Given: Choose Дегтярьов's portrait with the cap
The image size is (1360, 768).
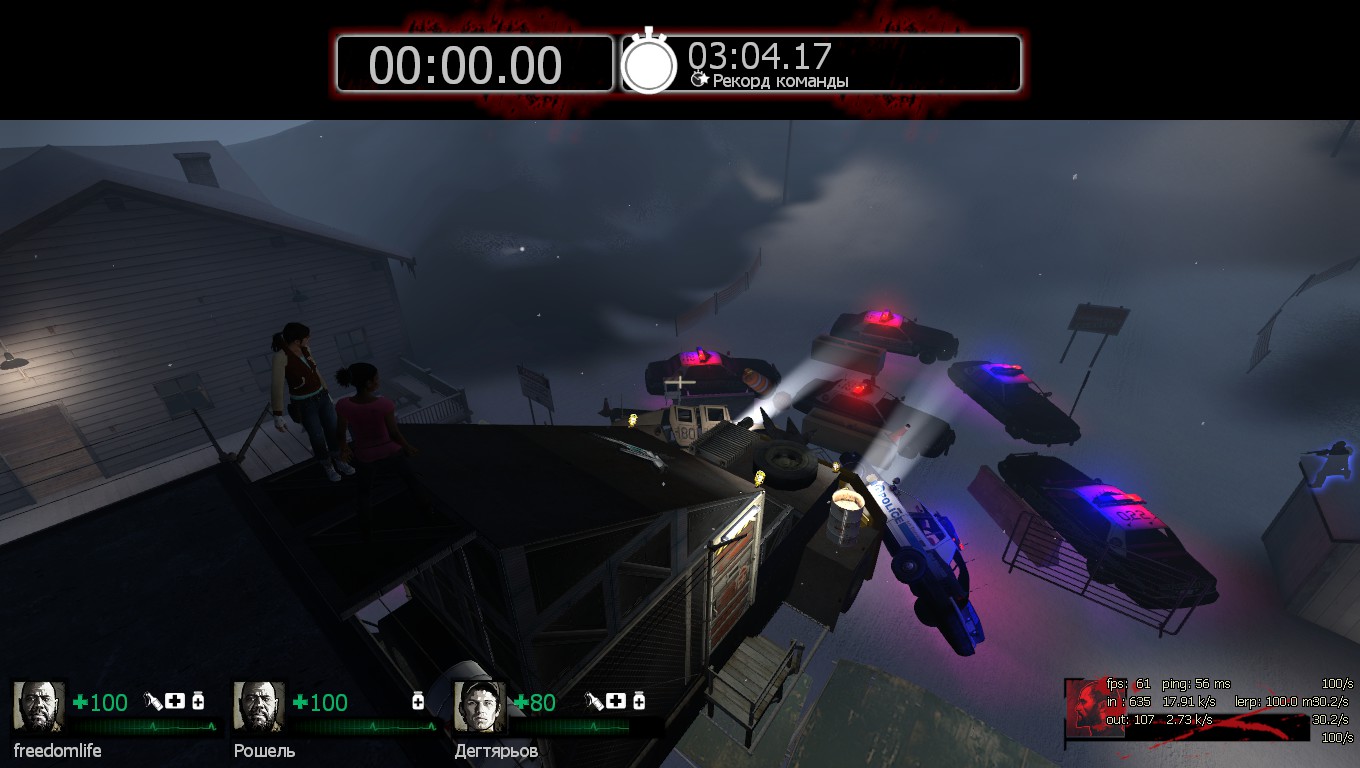Looking at the screenshot, I should coord(479,707).
